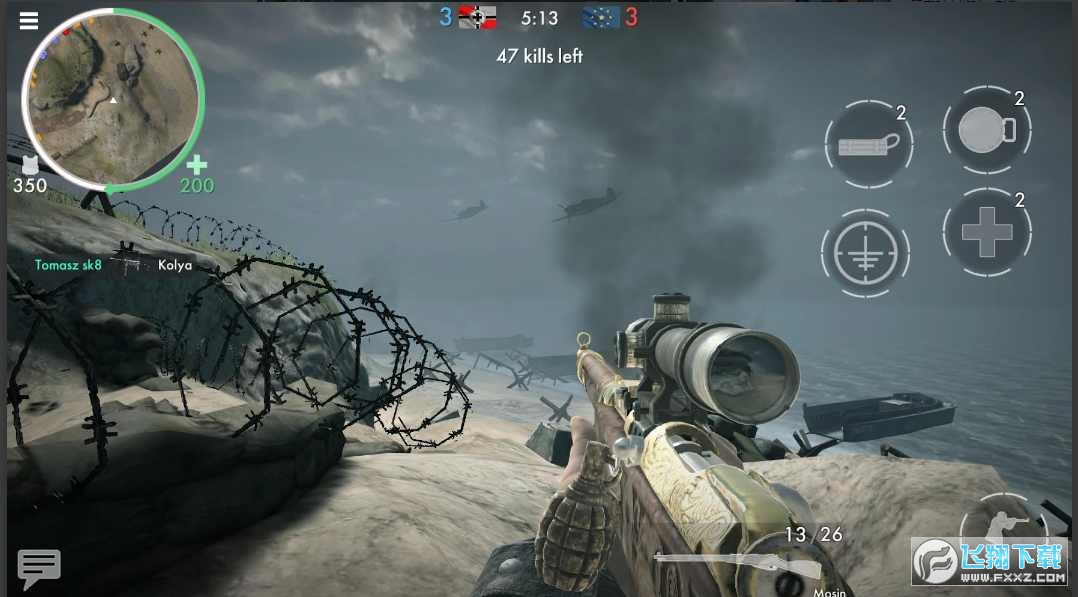This screenshot has height=597, width=1078.
Task: Open the hamburger menu
Action: click(28, 20)
